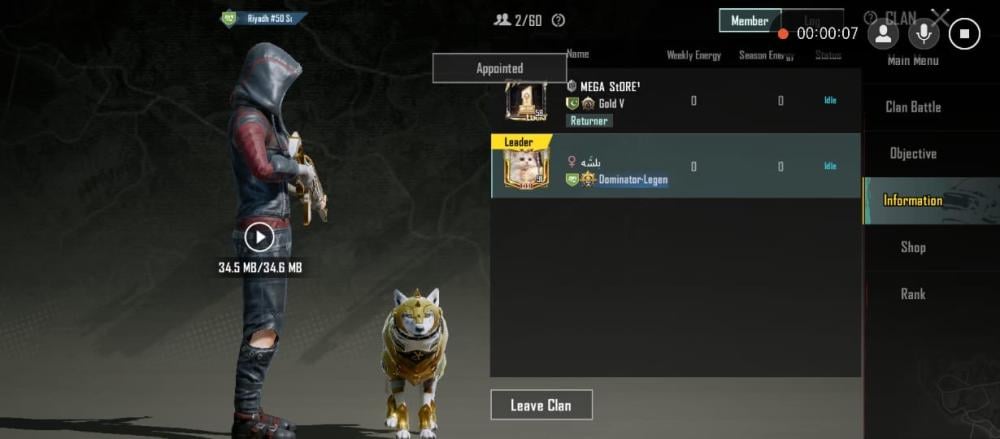Toggle the recorder microphone

tap(923, 33)
